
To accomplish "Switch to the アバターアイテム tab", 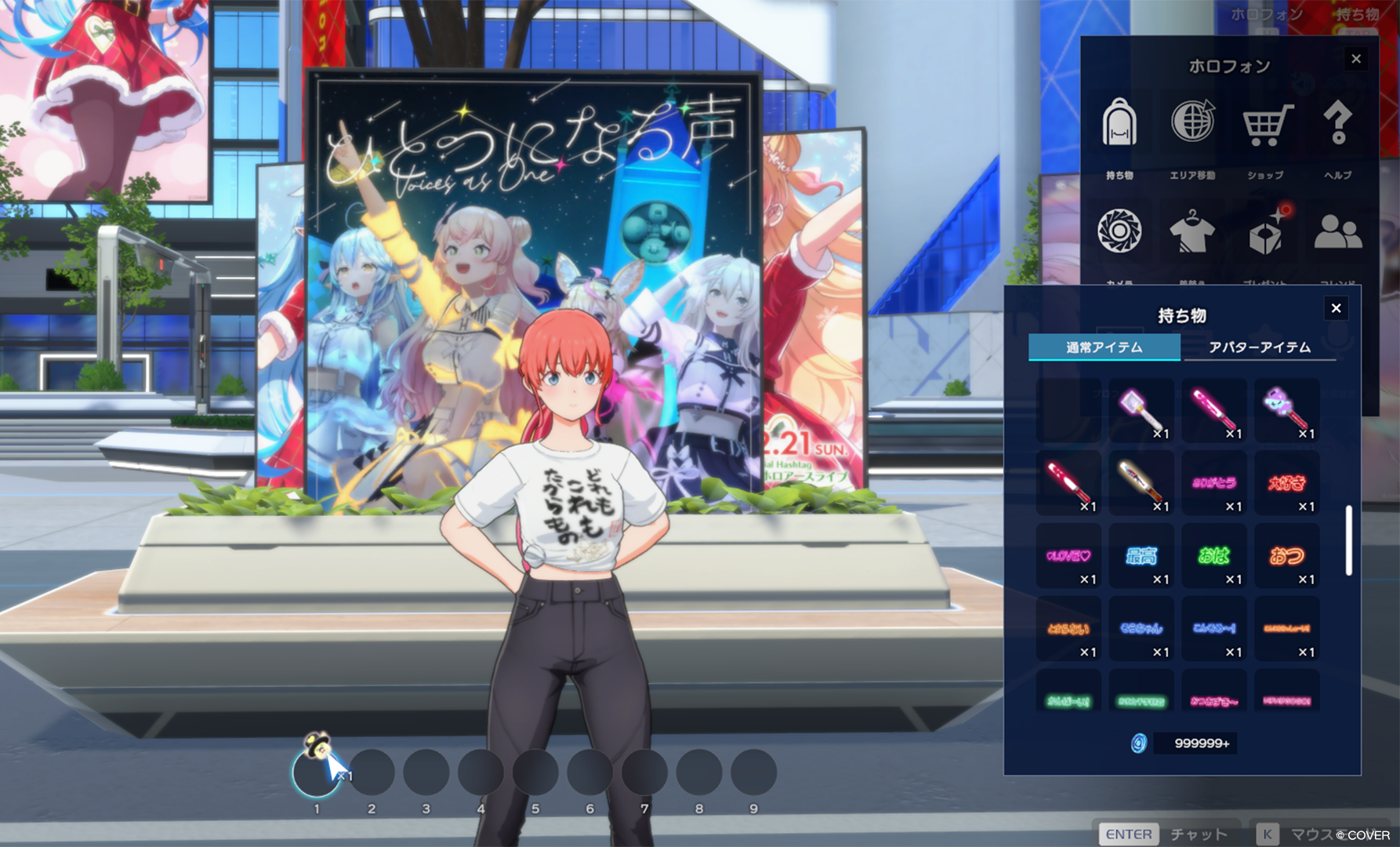I will point(1259,347).
